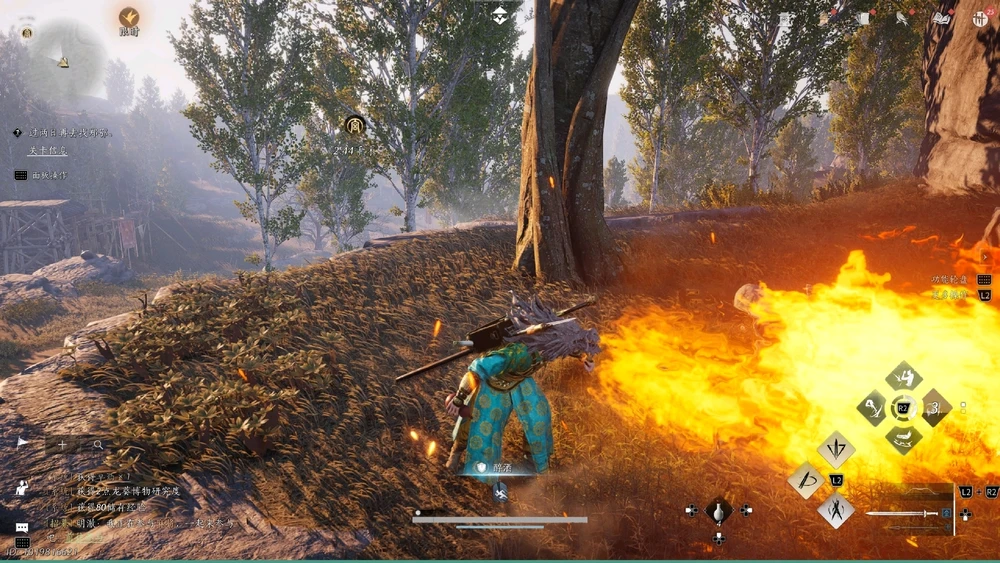Select the golden bird icon above 限时
The image size is (1000, 563).
pyautogui.click(x=129, y=17)
